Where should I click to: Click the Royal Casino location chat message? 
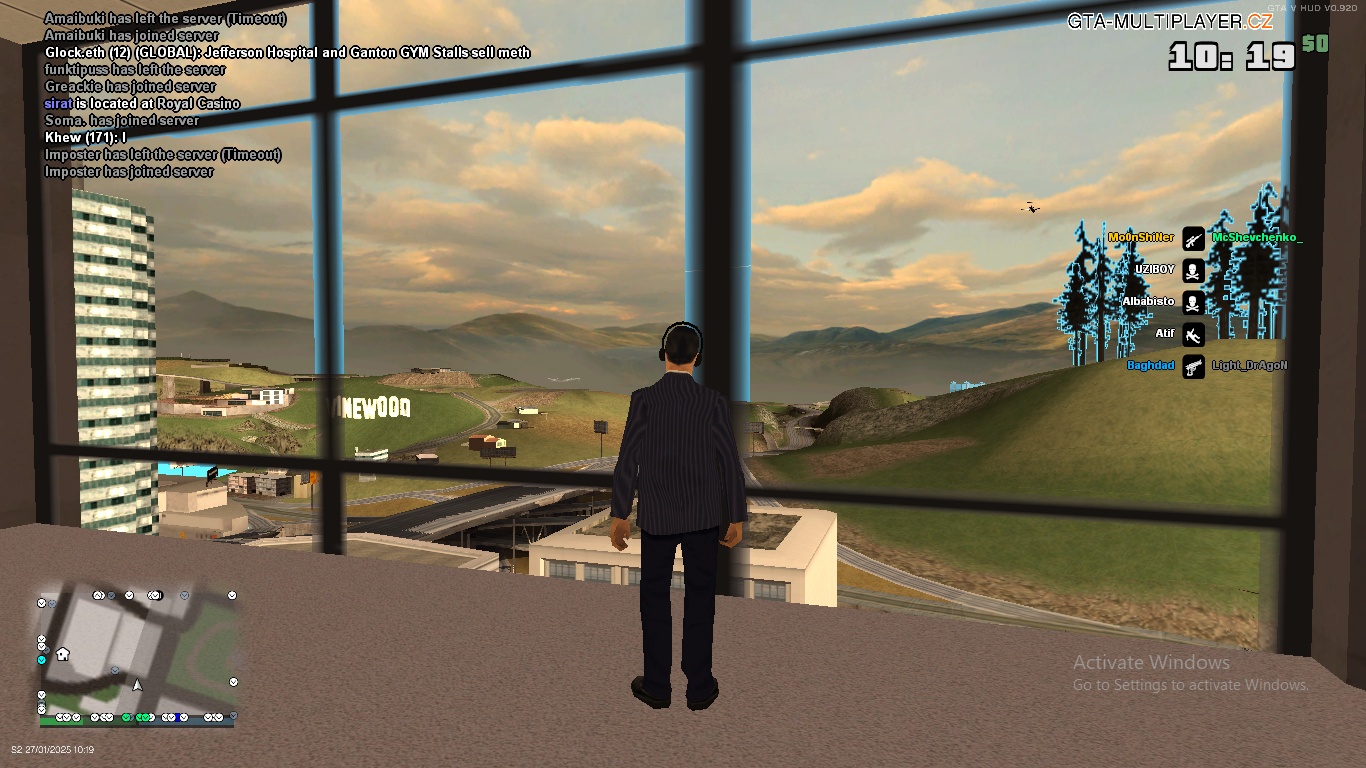142,103
